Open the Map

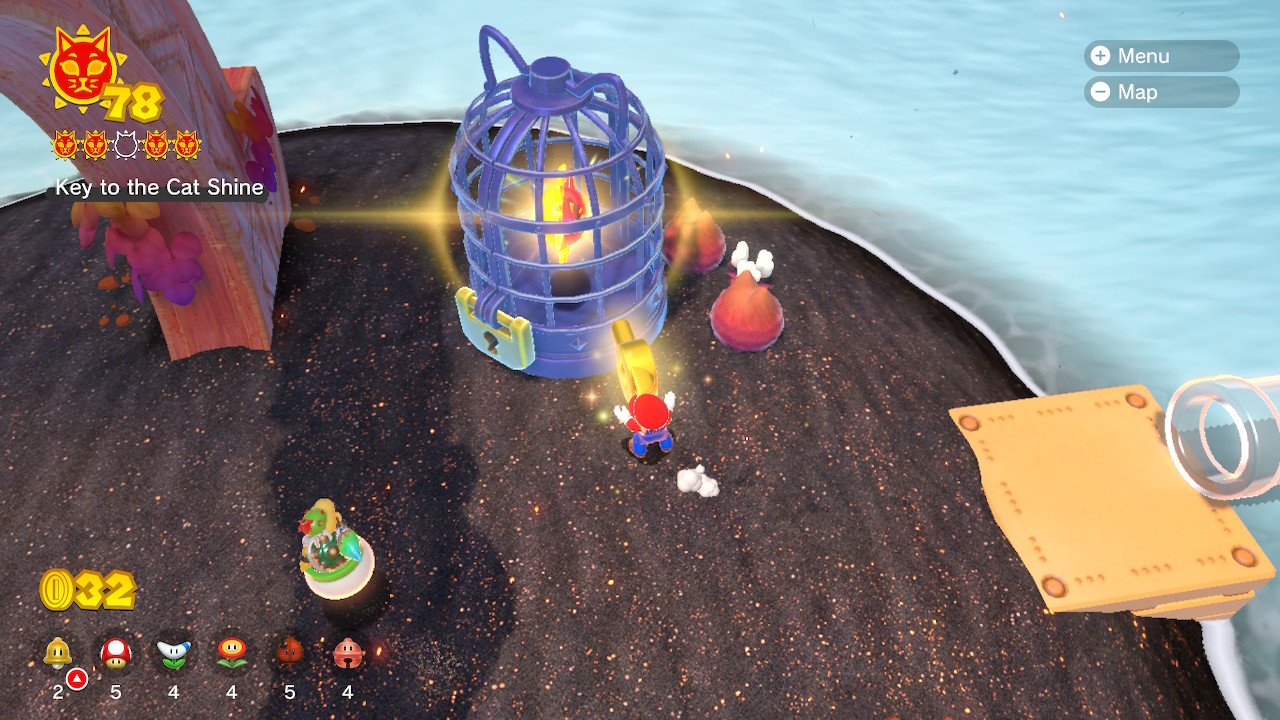1160,92
